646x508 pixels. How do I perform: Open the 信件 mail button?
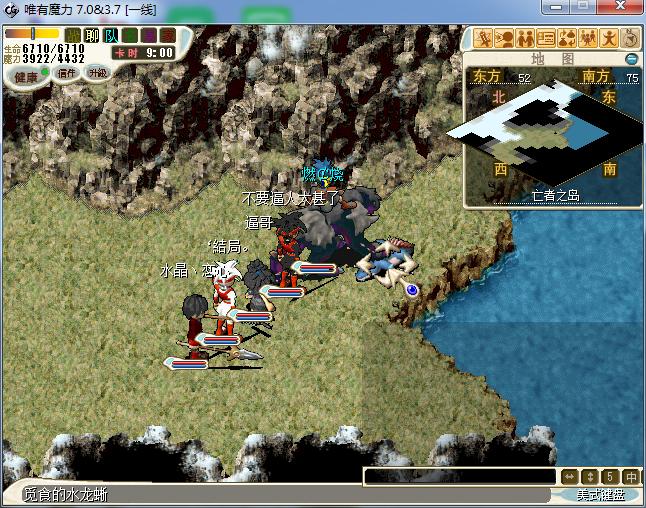(68, 73)
